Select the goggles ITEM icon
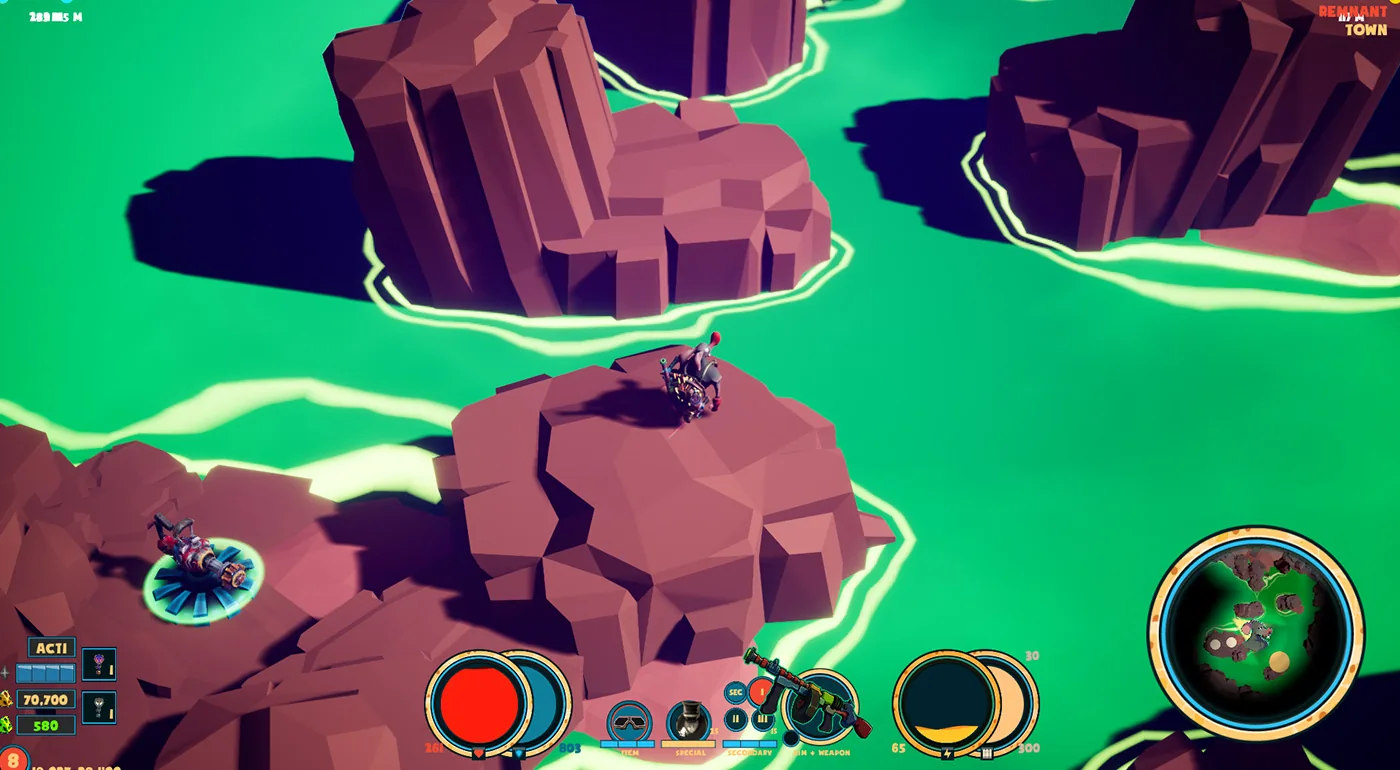 (630, 722)
